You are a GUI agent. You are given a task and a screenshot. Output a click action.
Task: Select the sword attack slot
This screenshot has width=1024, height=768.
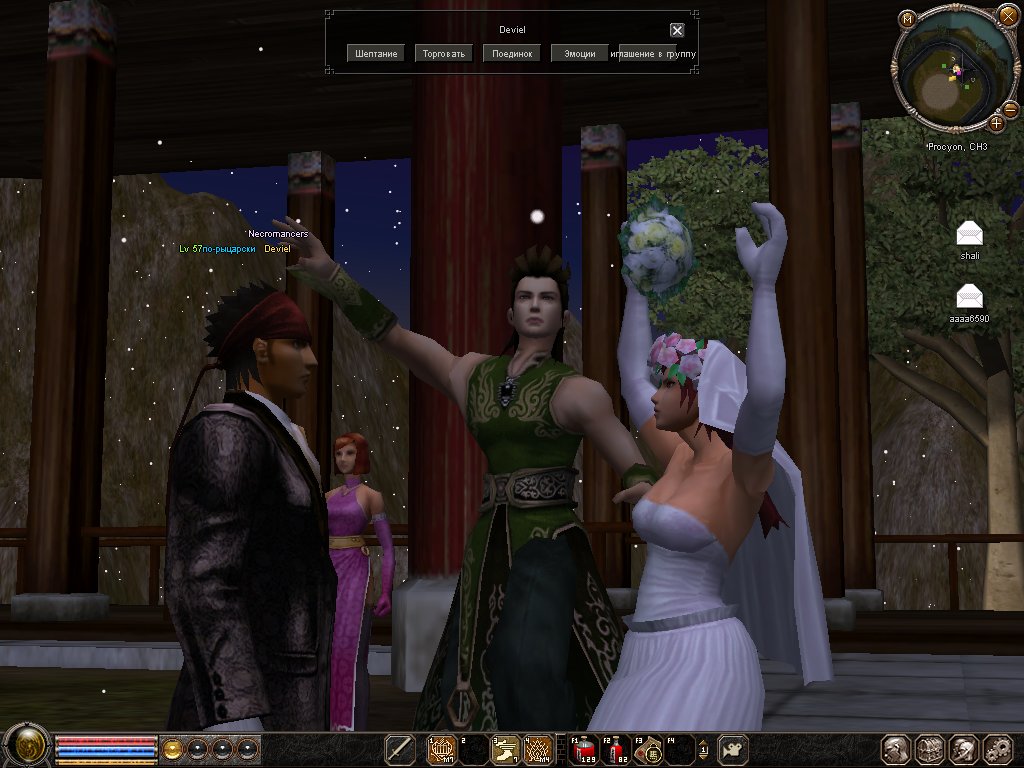[401, 748]
